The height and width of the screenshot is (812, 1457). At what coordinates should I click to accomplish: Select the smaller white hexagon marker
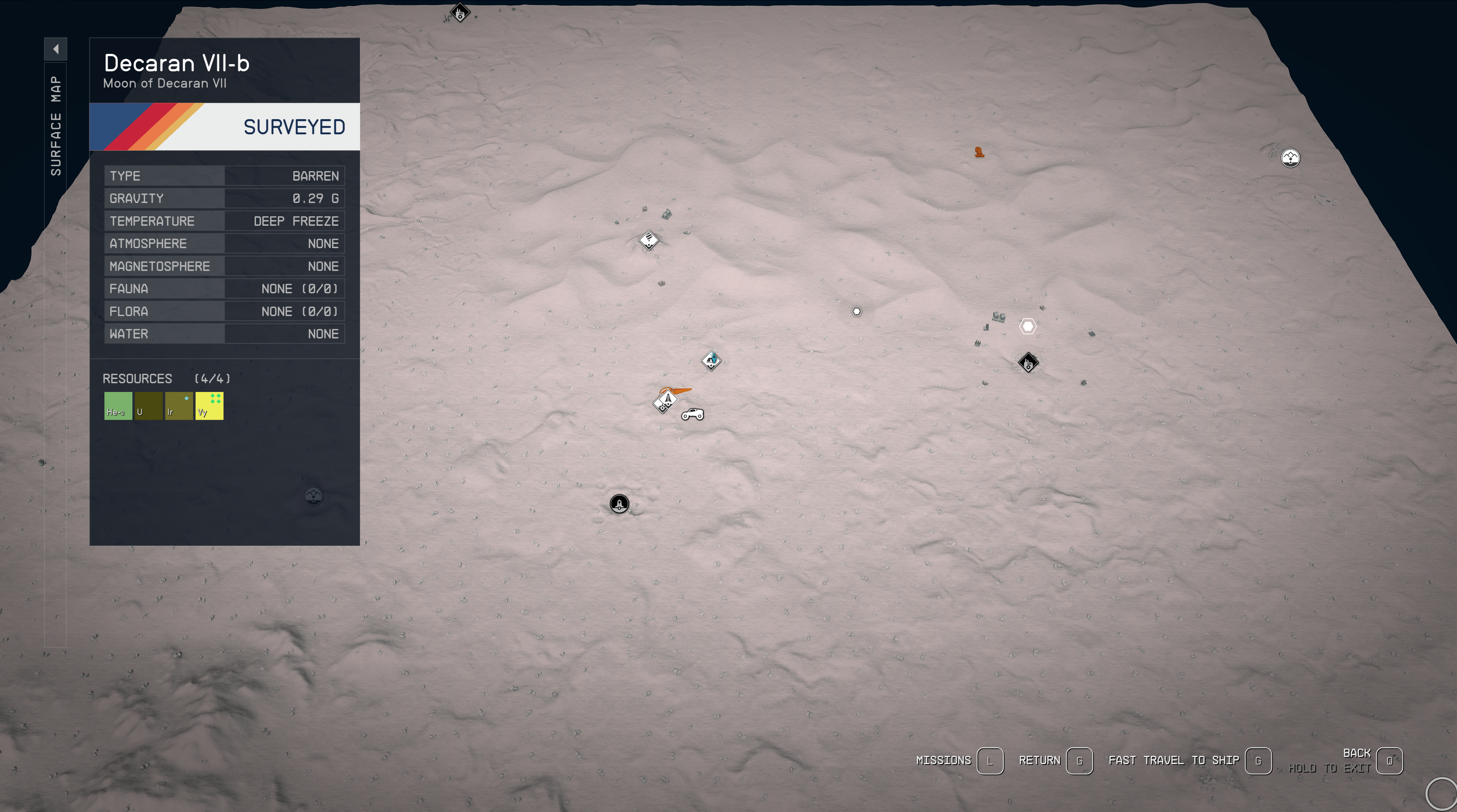(x=856, y=312)
